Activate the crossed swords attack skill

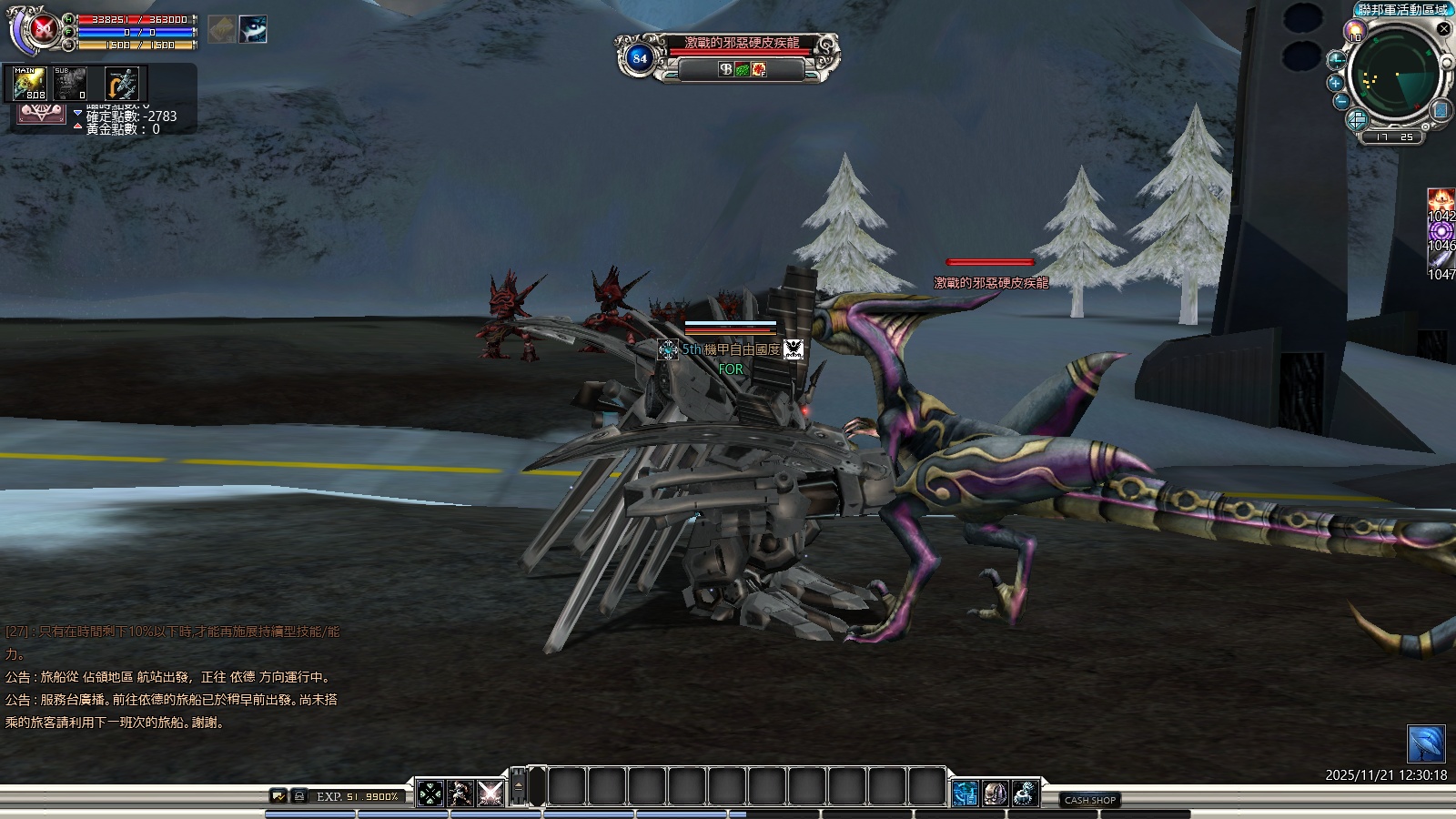(491, 794)
